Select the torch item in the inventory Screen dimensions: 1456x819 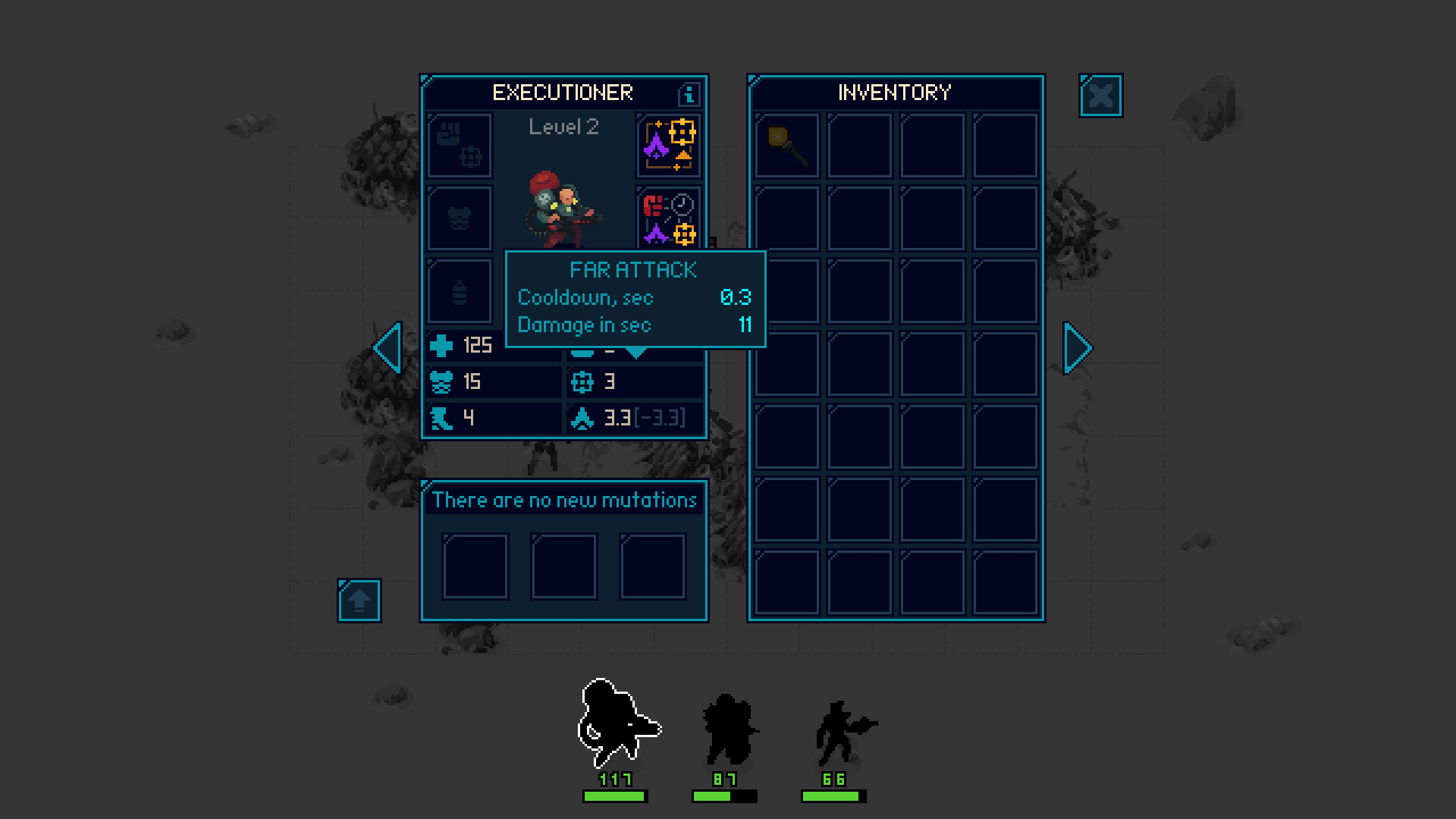[786, 146]
